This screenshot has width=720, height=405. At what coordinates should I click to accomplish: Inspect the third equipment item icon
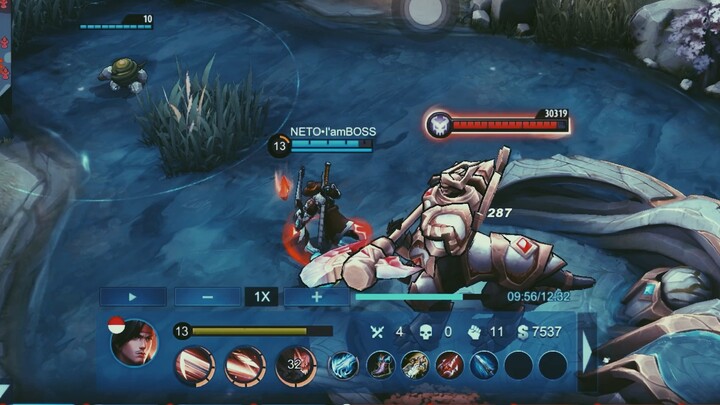[x=415, y=365]
